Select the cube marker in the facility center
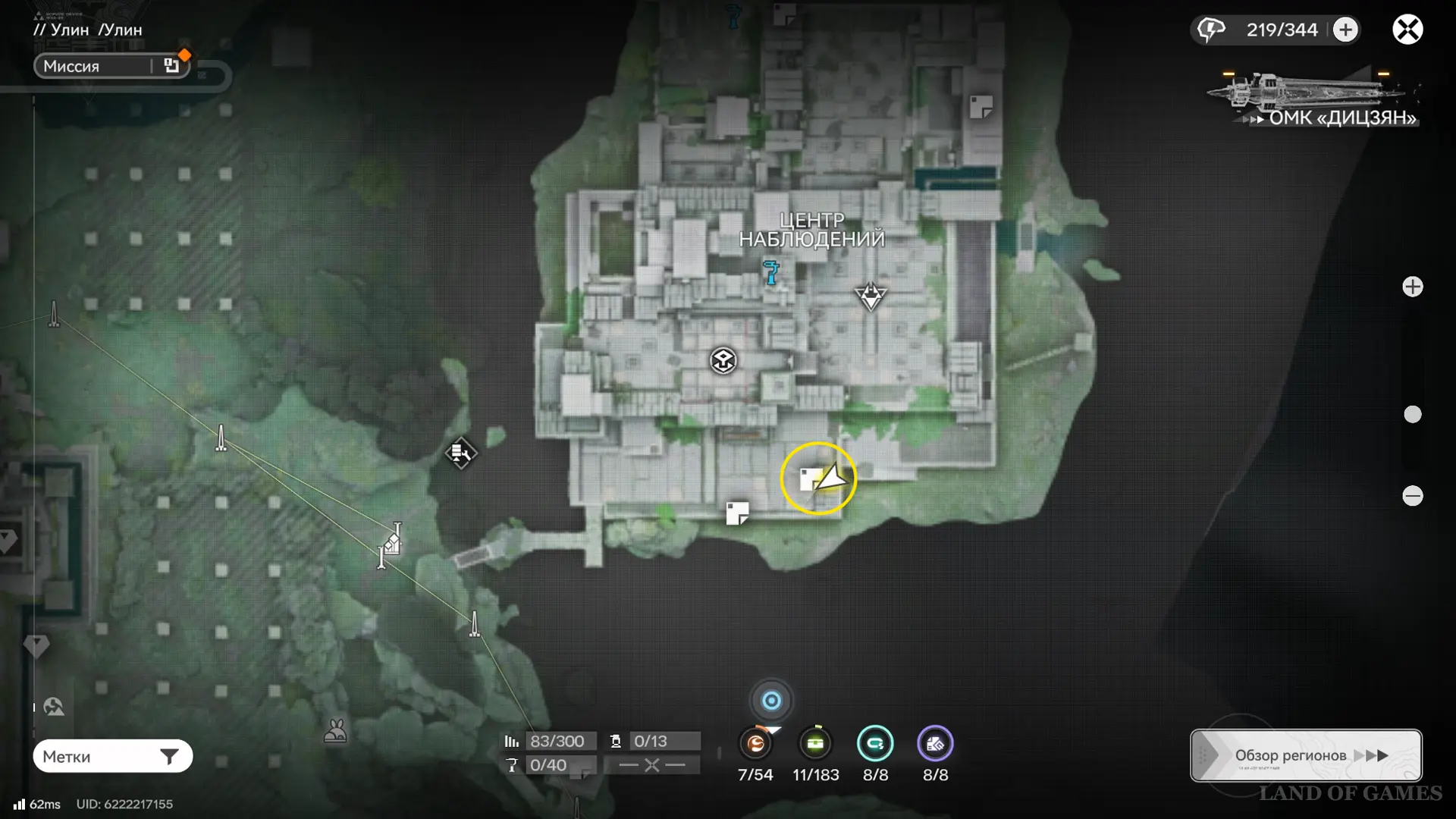 [723, 360]
